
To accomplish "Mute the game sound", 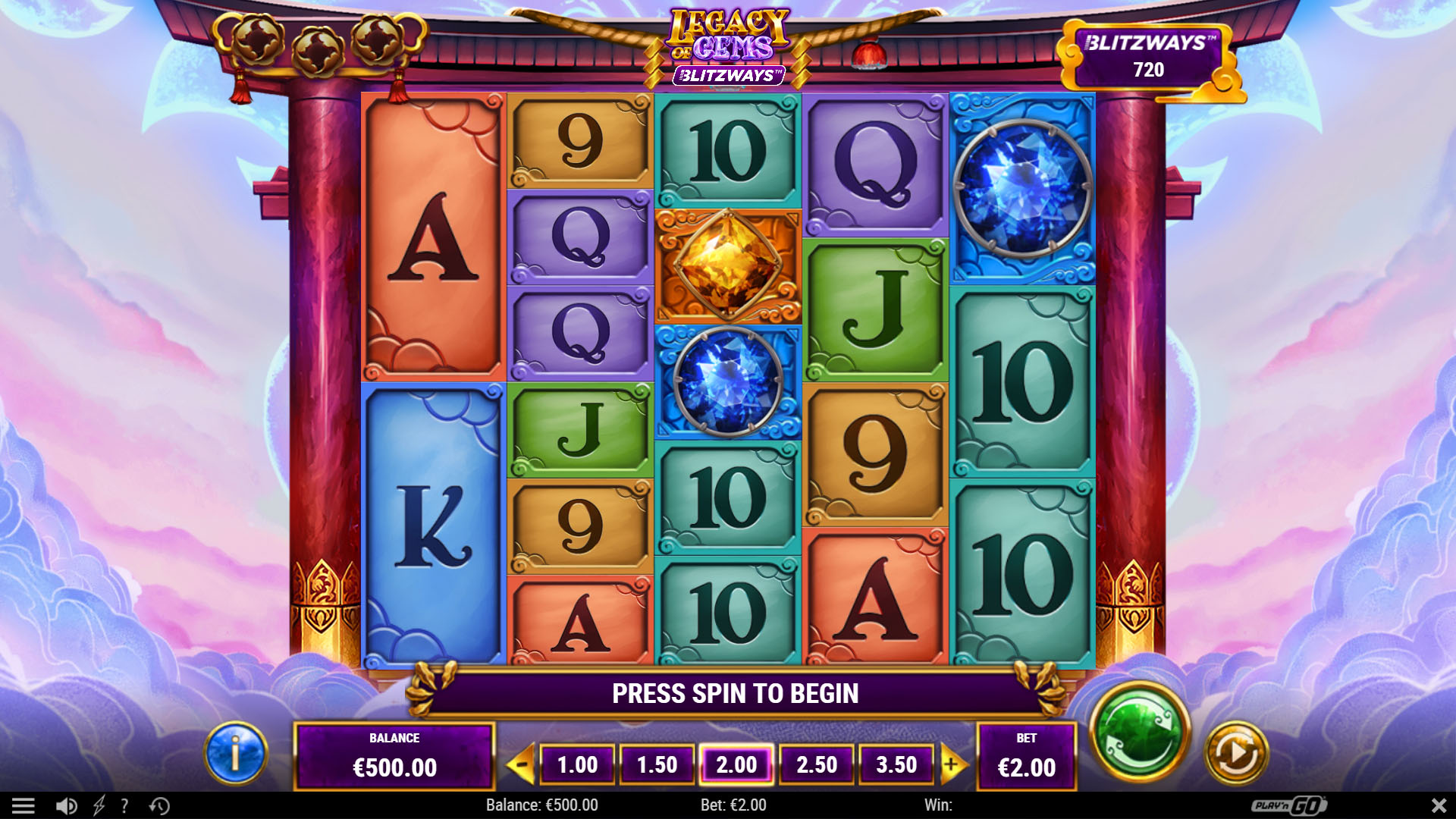I will (67, 805).
